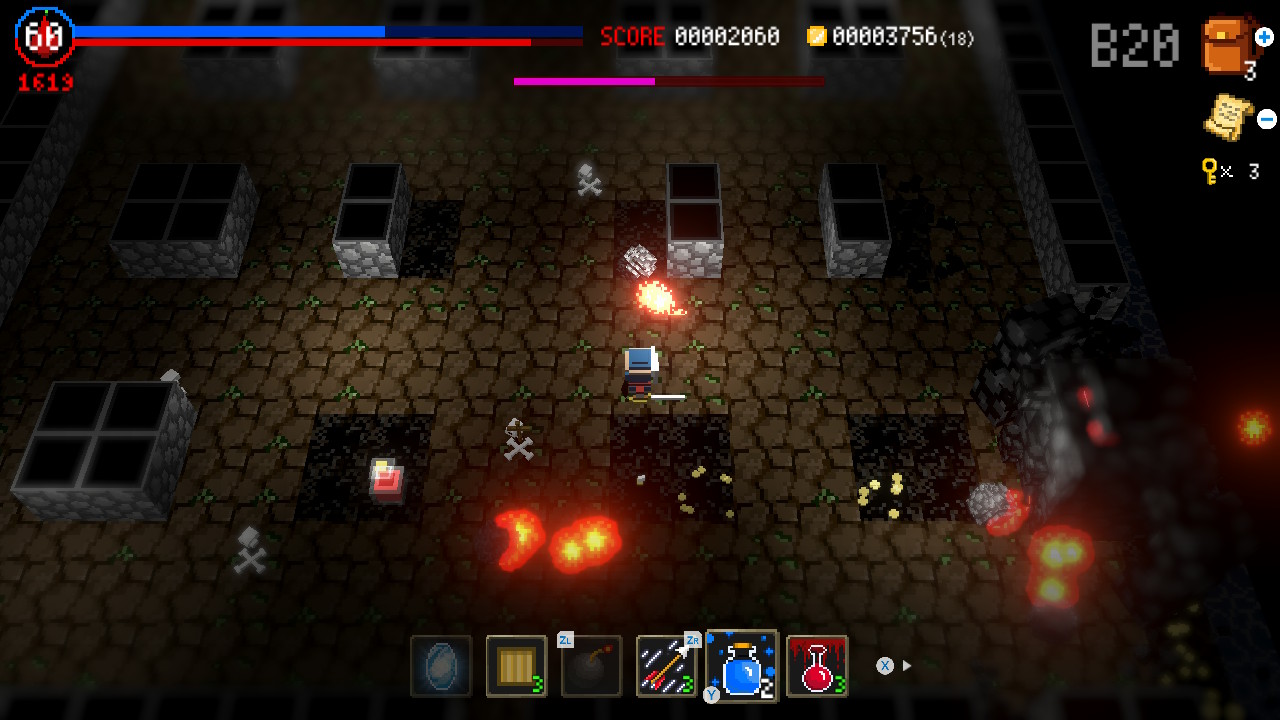Click the minus badge beside the scroll
This screenshot has width=1280, height=720.
tap(1266, 119)
